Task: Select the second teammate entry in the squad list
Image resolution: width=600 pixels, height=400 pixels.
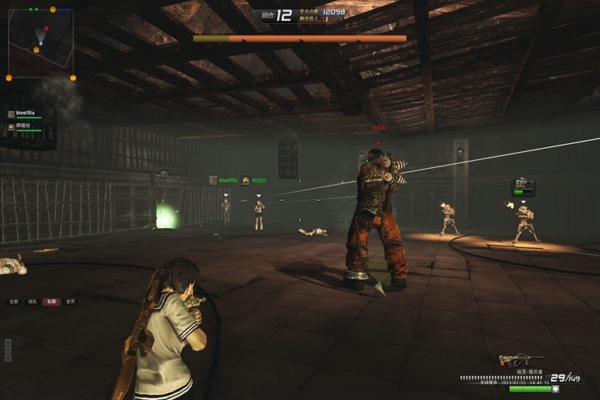Action: pyautogui.click(x=27, y=127)
